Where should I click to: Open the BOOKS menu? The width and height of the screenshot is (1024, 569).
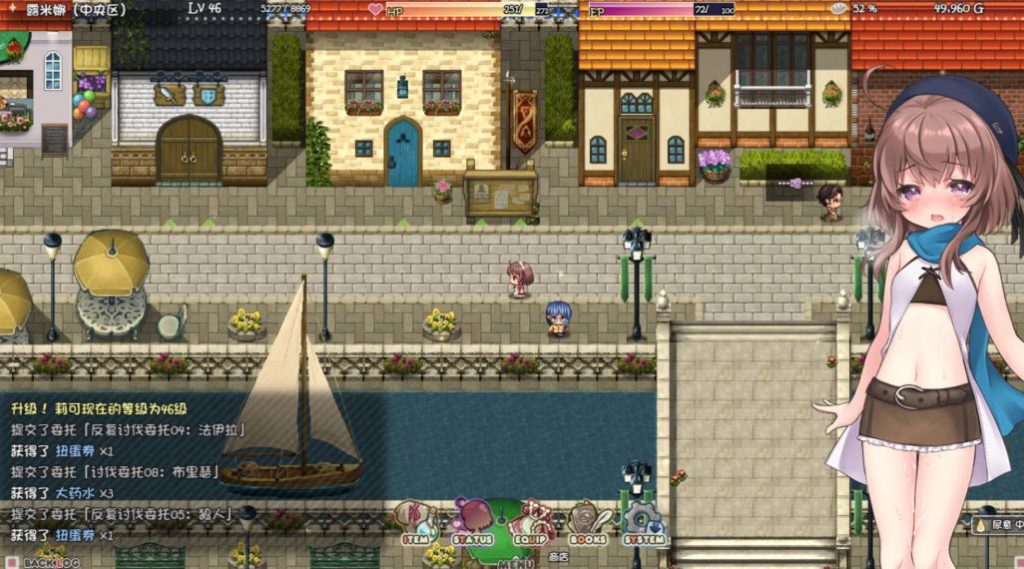(588, 524)
